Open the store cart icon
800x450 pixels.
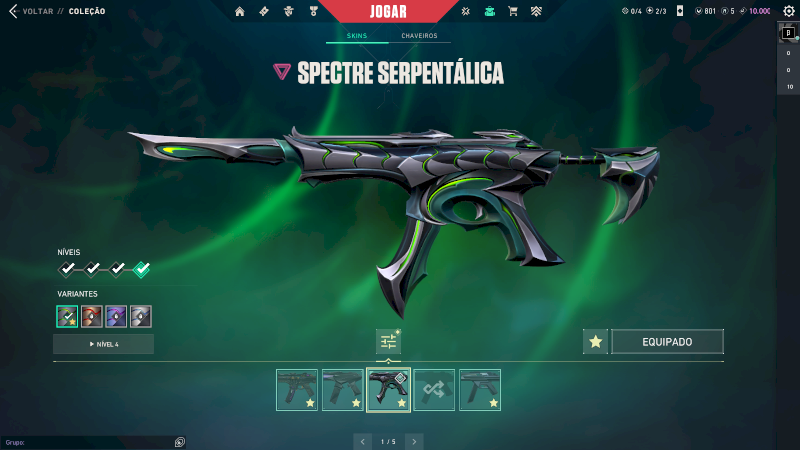513,11
